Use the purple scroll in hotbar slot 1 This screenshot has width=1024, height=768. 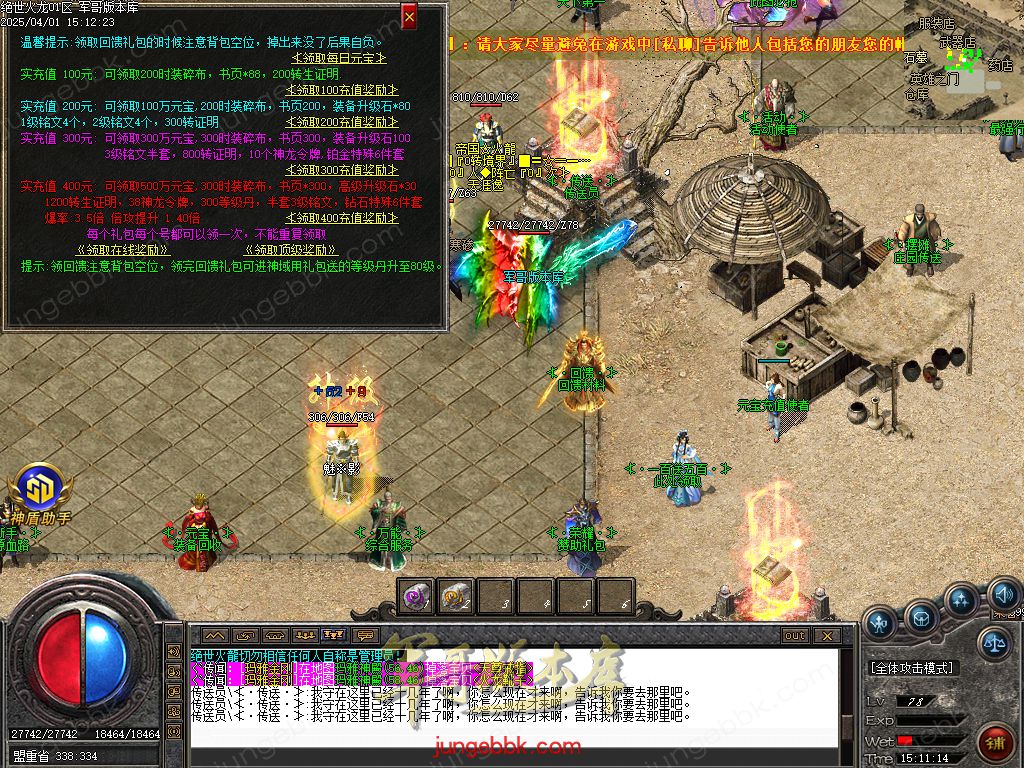(414, 597)
